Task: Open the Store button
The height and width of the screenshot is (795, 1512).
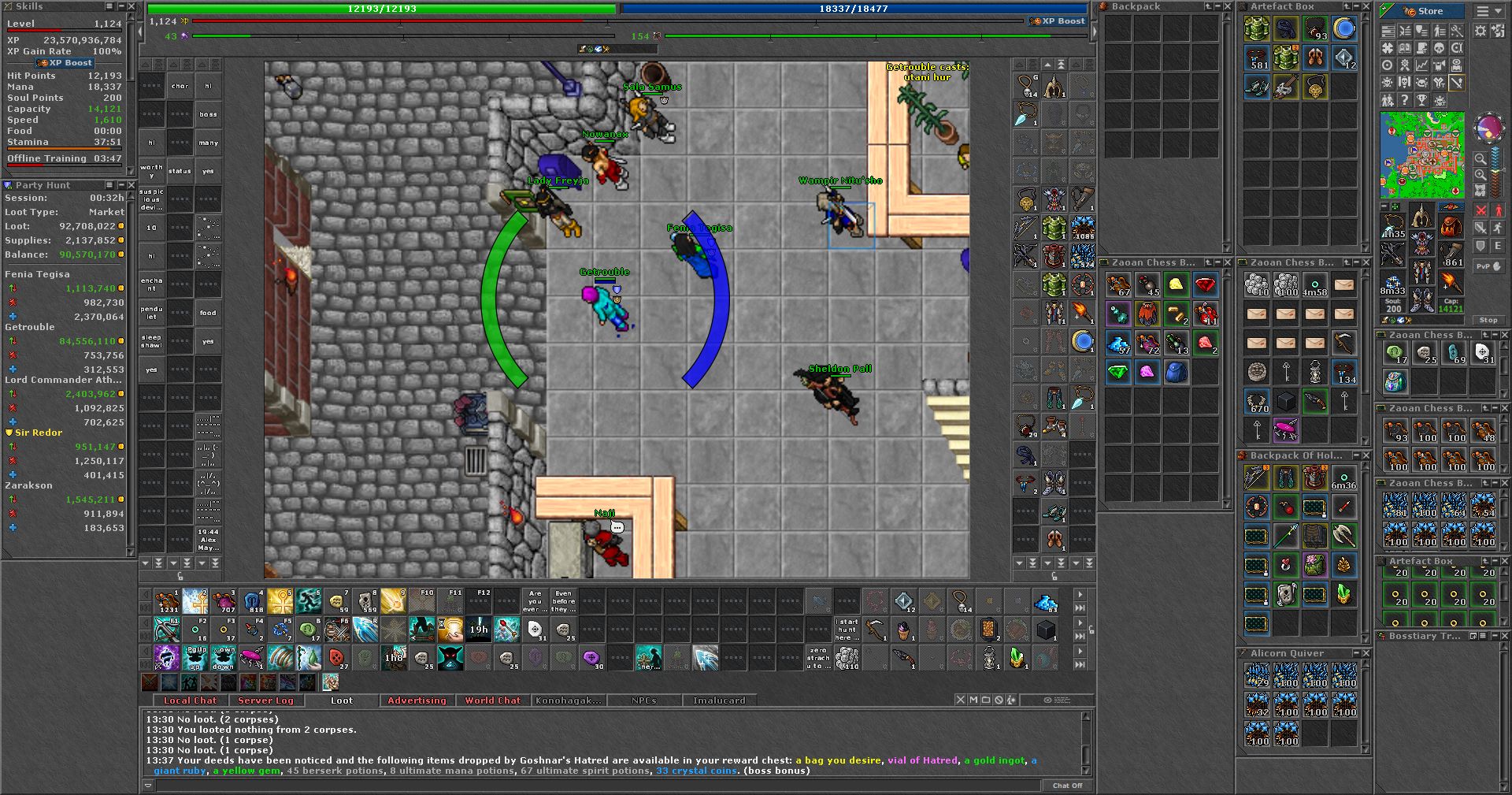Action: [x=1424, y=11]
